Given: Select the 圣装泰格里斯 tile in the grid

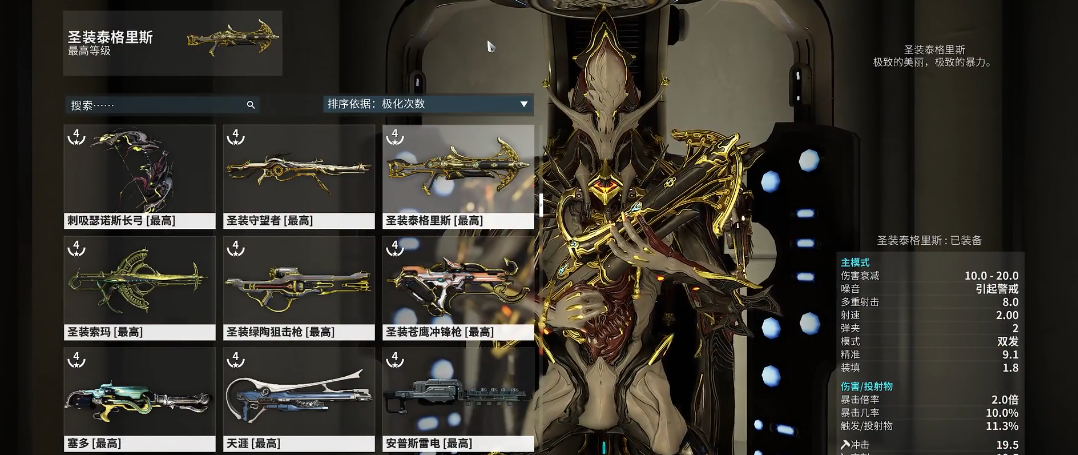Looking at the screenshot, I should [x=458, y=175].
